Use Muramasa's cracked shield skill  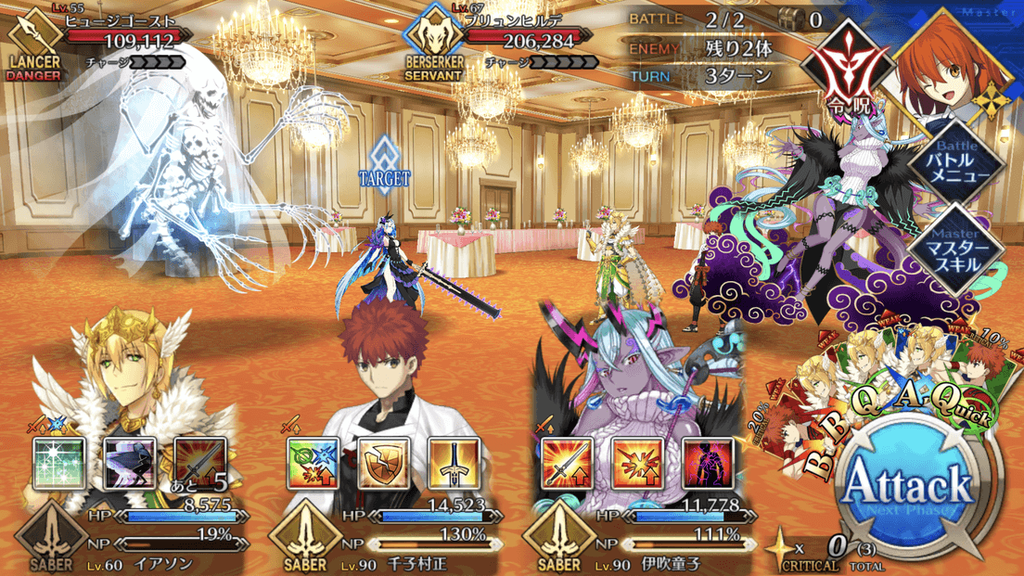[x=383, y=463]
